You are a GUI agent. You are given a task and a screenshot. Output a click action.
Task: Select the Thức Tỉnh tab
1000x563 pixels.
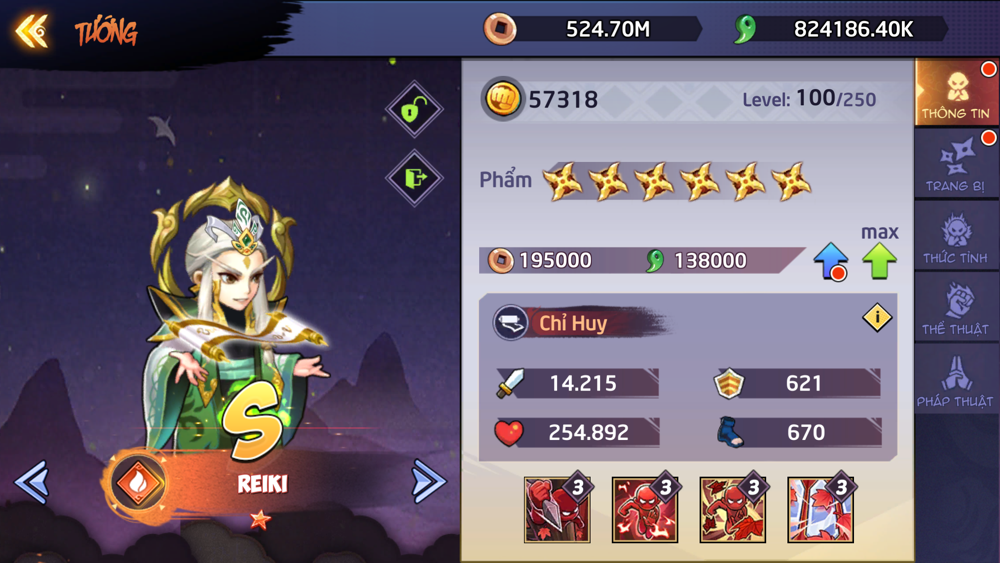pos(955,237)
